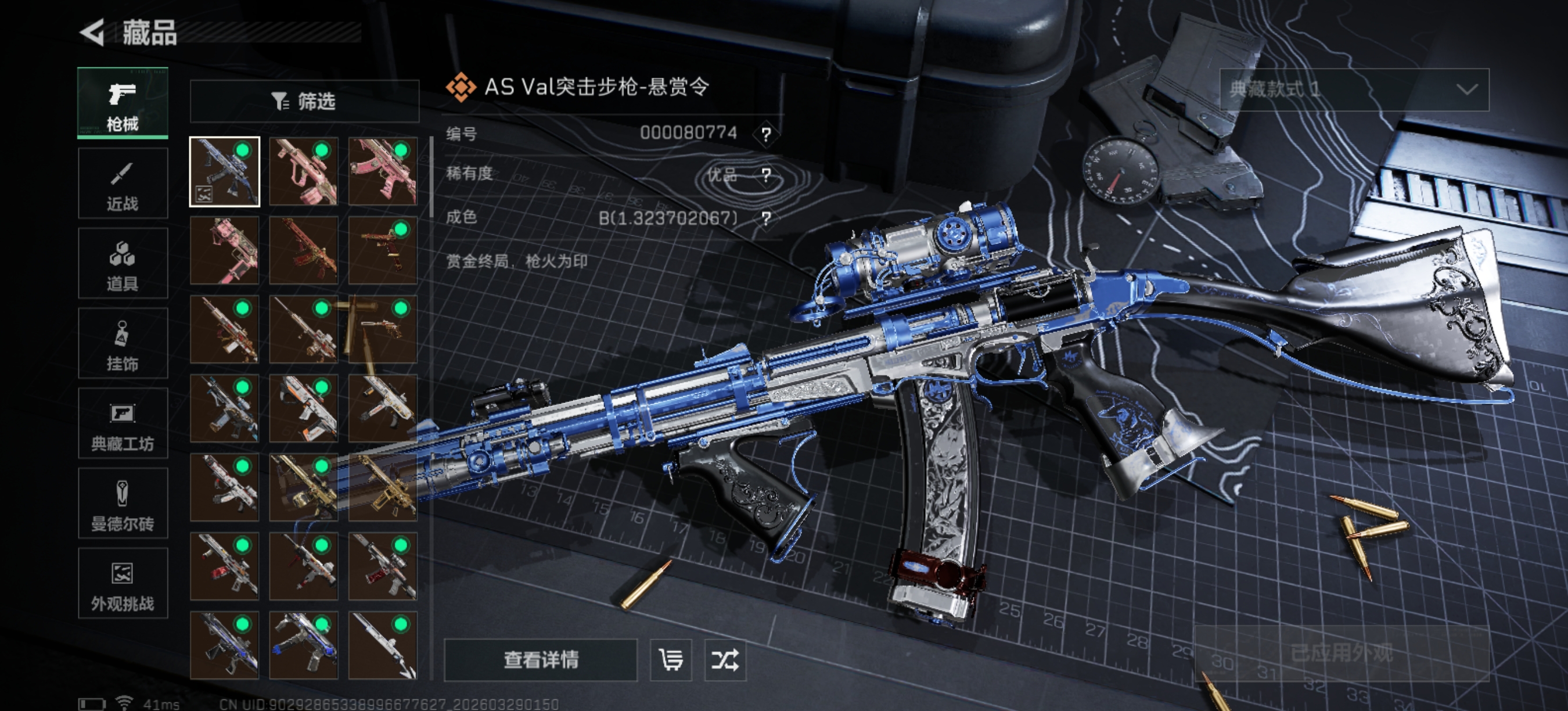
Task: Show the help tip for 编号
Action: [766, 134]
